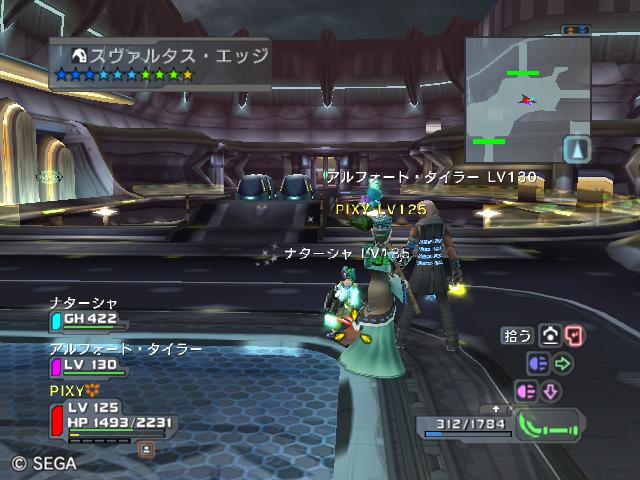
Task: Click the 拾う pickup action label
Action: pyautogui.click(x=516, y=336)
